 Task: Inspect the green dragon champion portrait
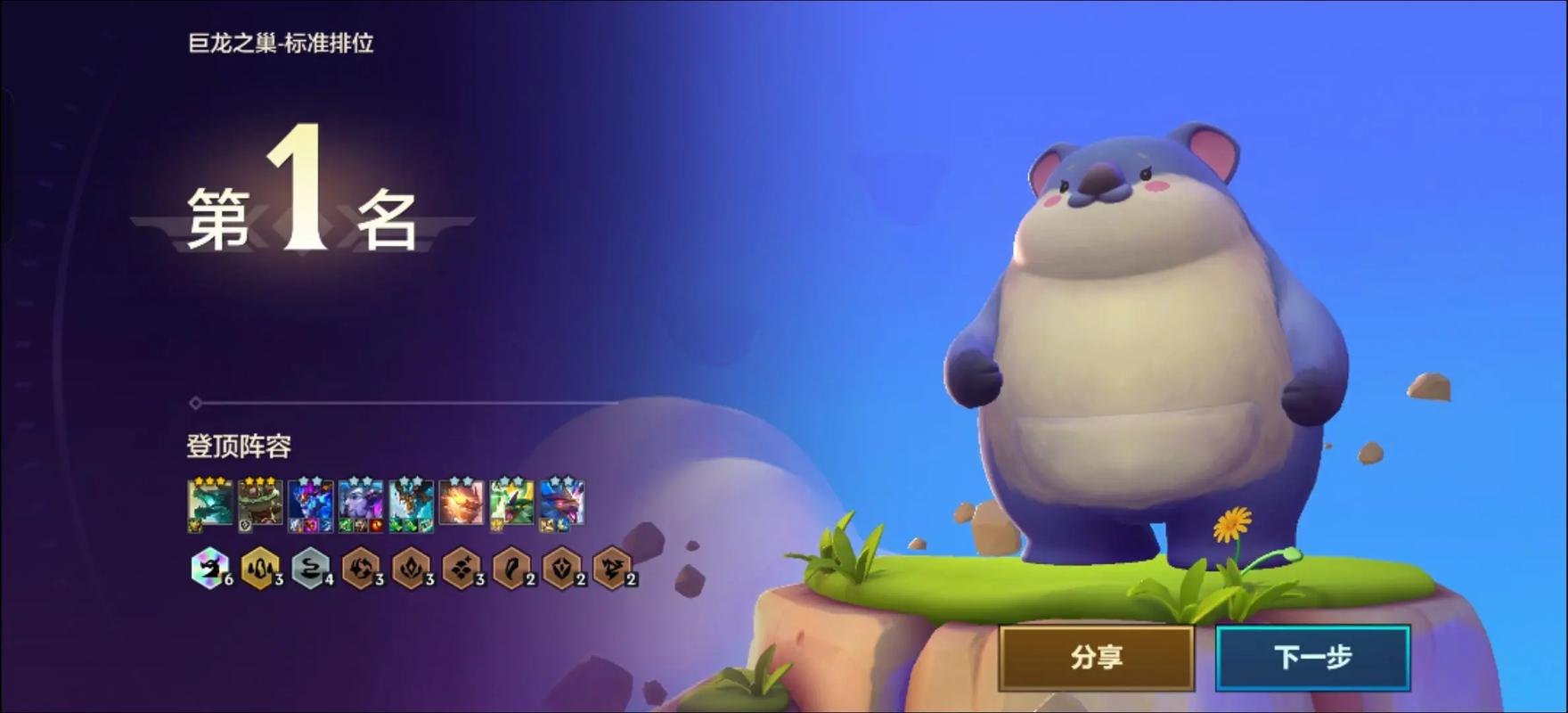511,504
